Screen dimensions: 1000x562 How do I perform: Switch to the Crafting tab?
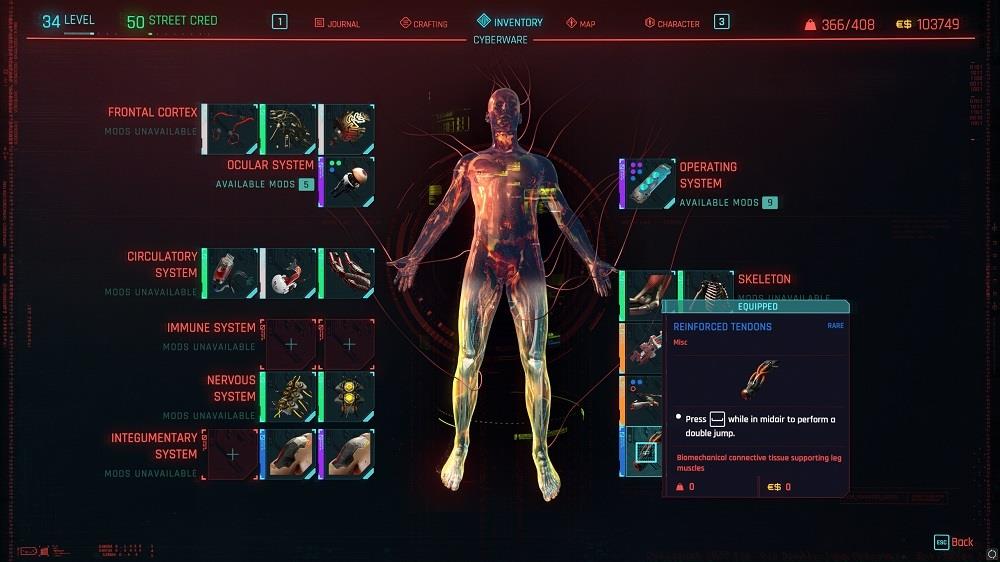point(424,23)
